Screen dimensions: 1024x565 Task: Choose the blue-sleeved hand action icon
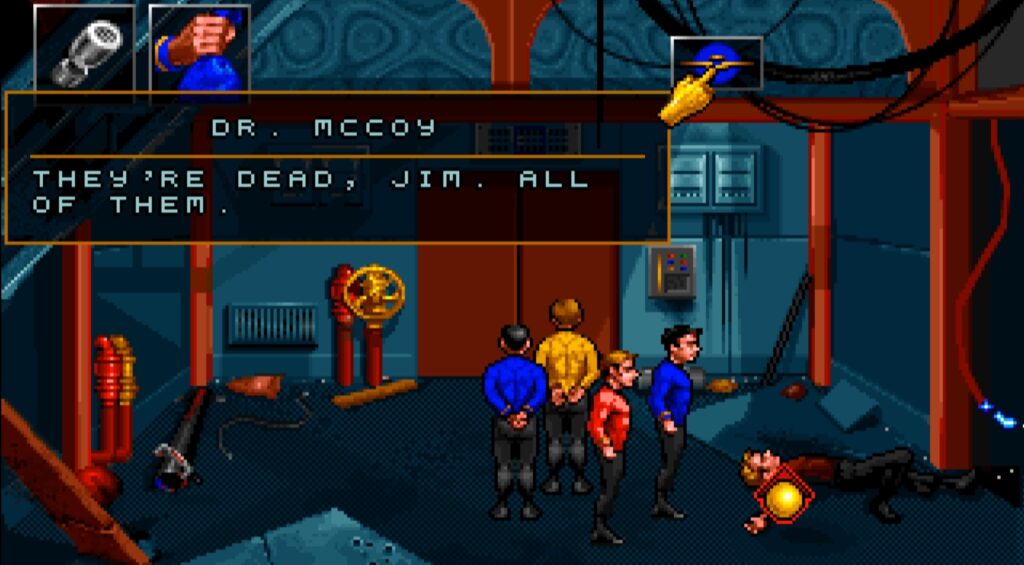tap(199, 48)
